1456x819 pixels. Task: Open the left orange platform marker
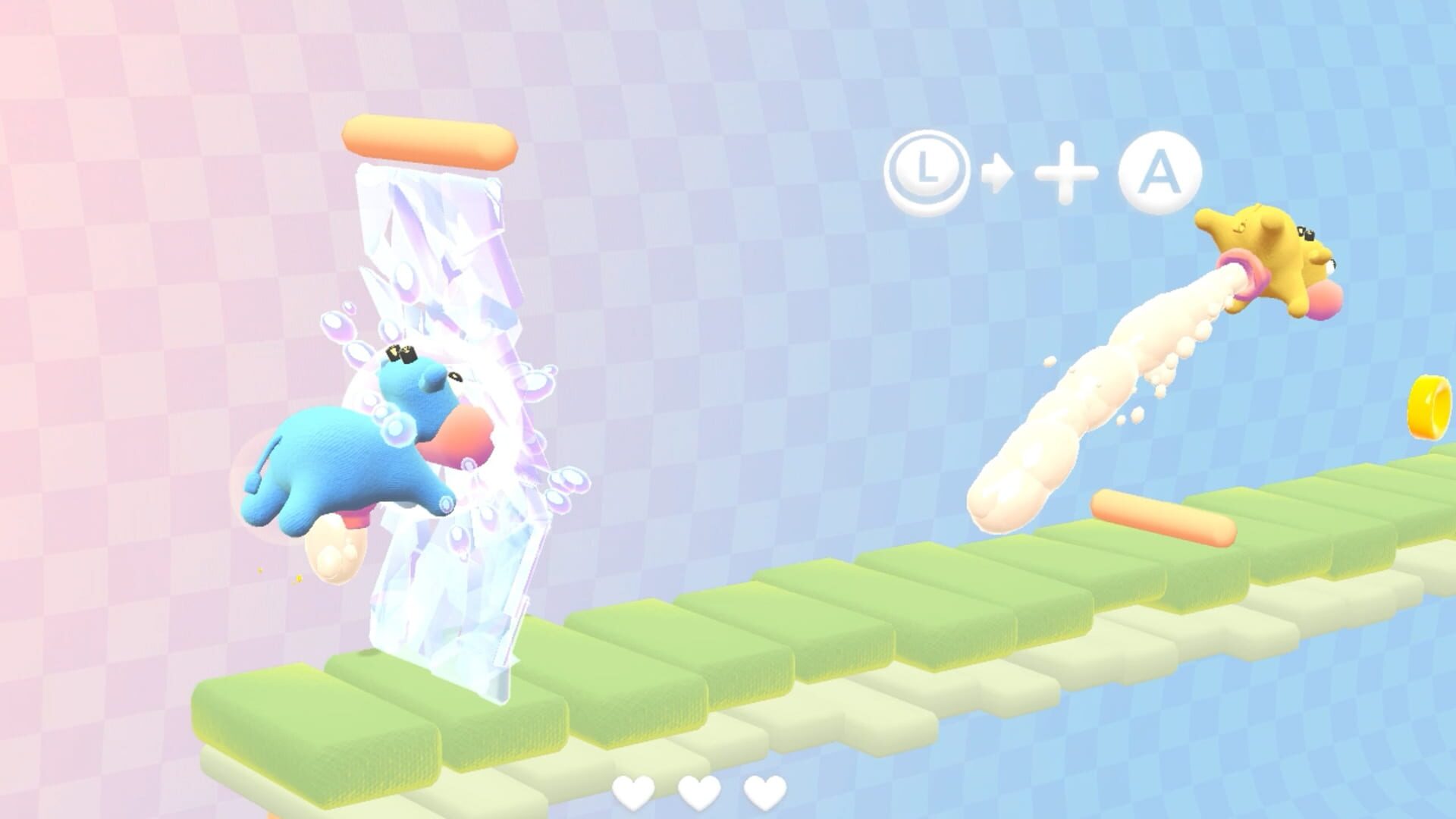pos(428,140)
